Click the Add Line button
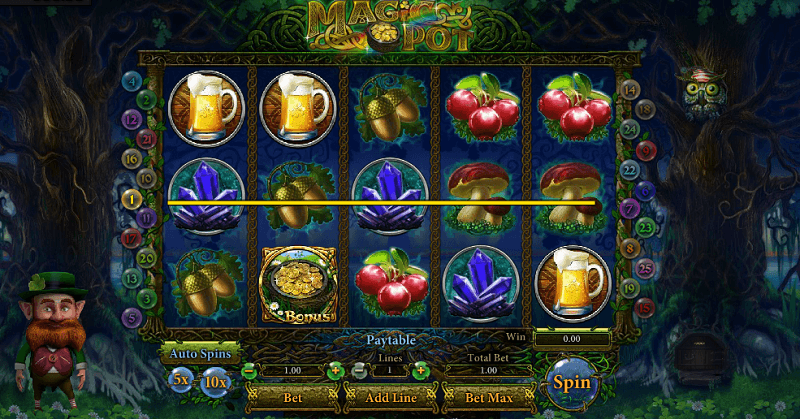Image resolution: width=800 pixels, height=419 pixels. click(389, 398)
